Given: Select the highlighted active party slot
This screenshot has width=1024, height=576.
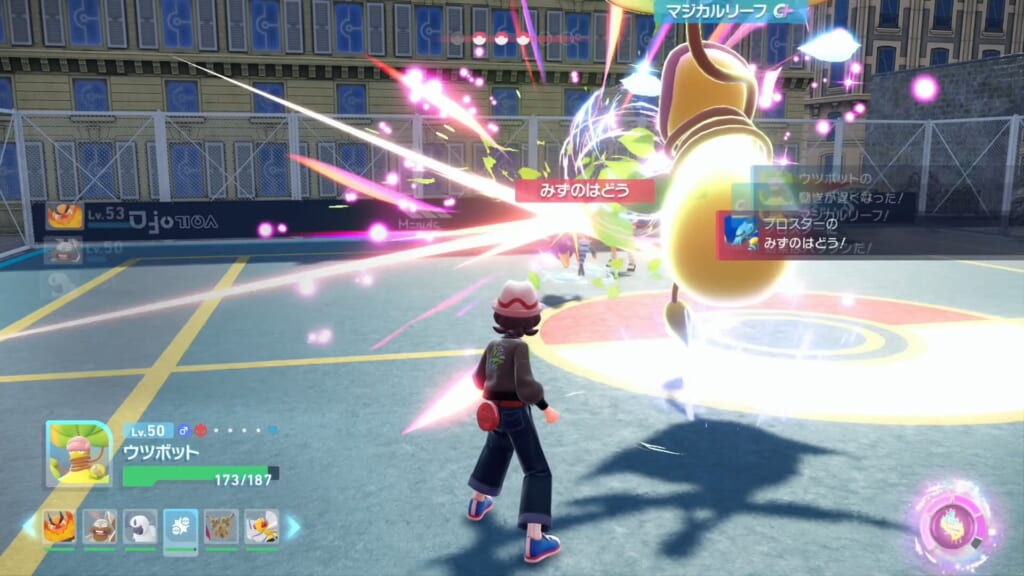Looking at the screenshot, I should pyautogui.click(x=181, y=526).
